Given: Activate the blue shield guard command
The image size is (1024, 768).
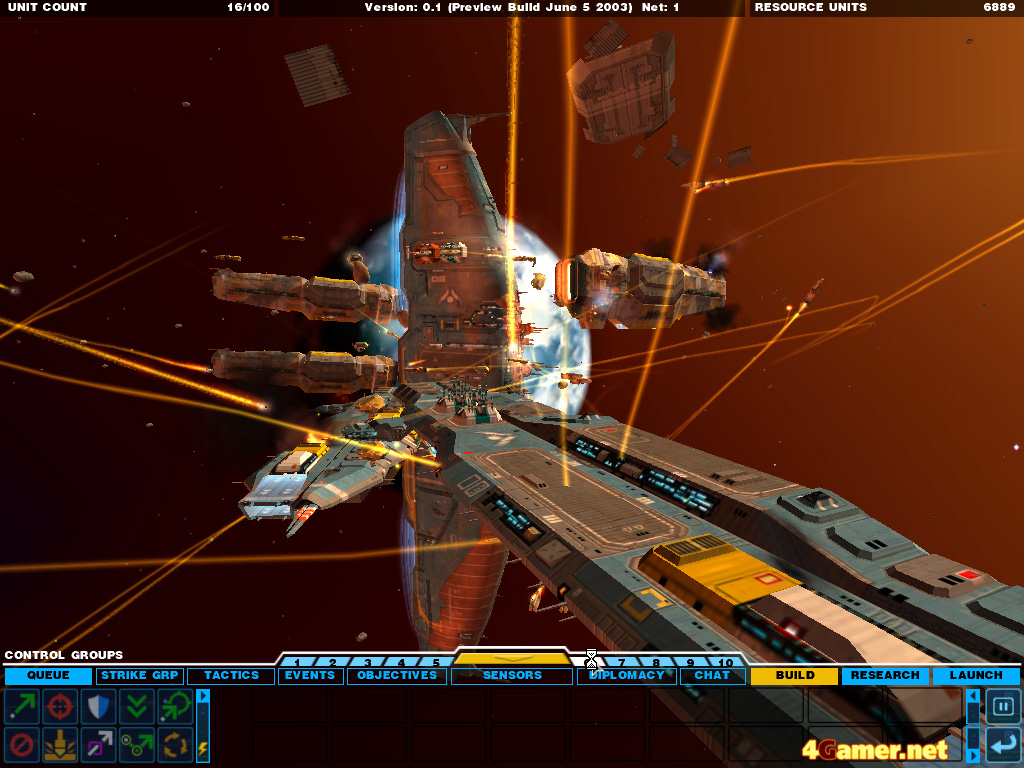Looking at the screenshot, I should [99, 707].
